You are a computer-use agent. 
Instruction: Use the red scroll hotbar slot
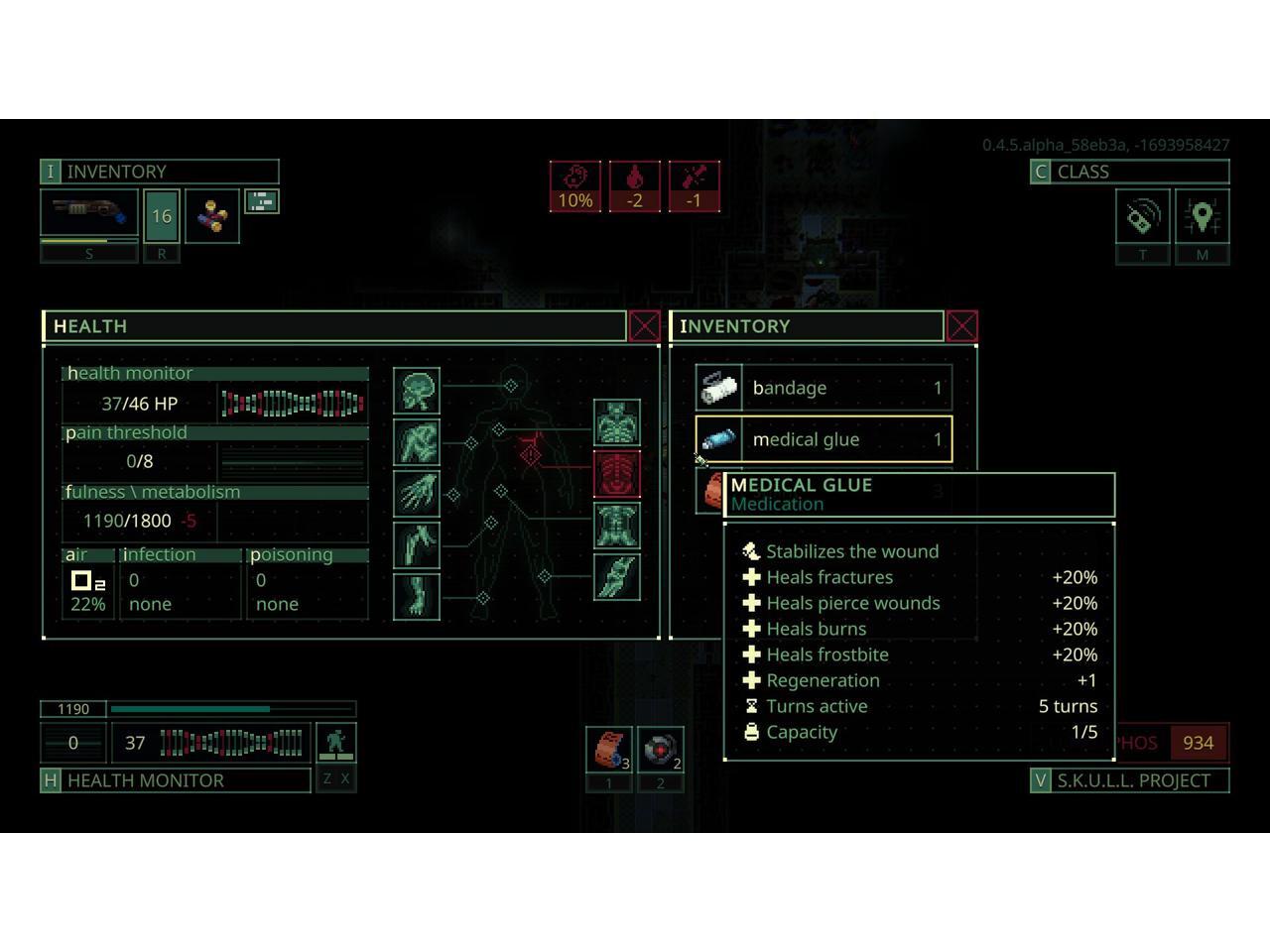609,749
